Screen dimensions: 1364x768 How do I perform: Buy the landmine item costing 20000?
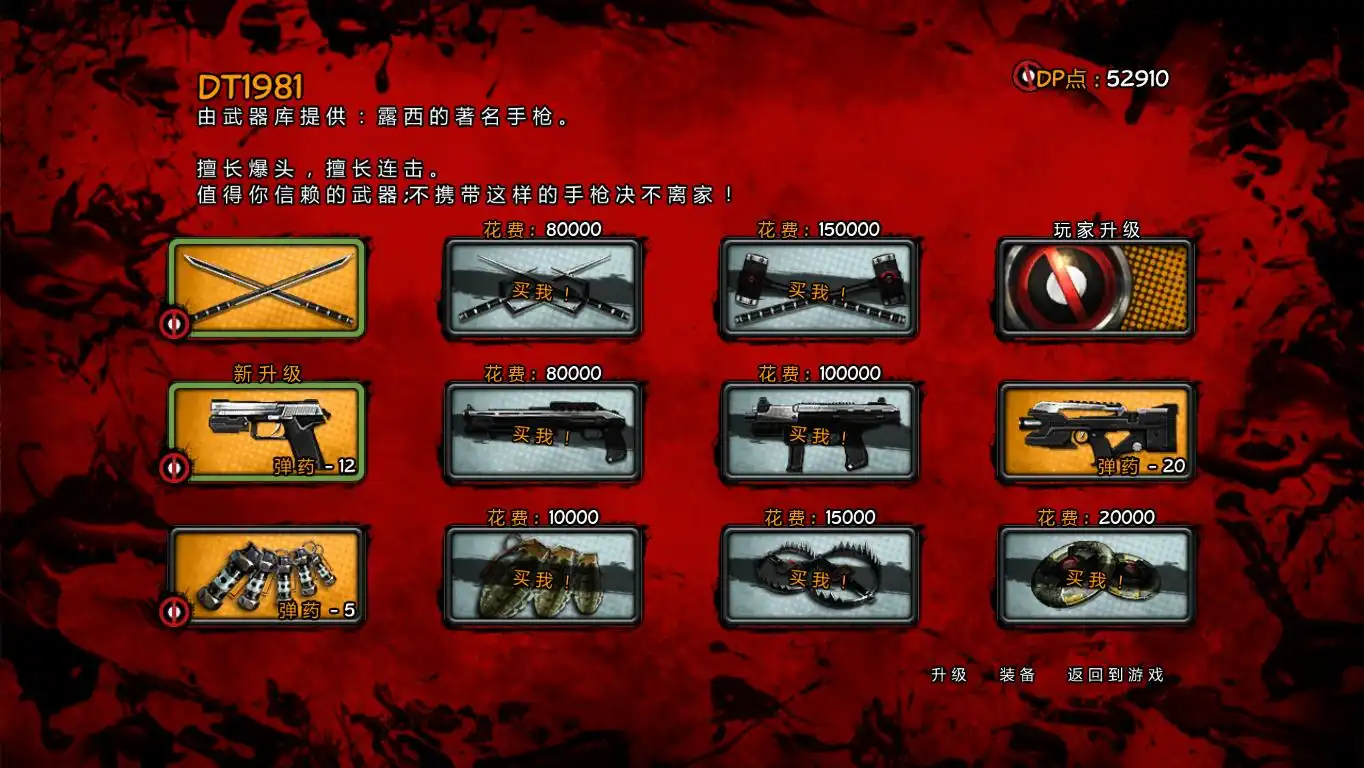1094,576
